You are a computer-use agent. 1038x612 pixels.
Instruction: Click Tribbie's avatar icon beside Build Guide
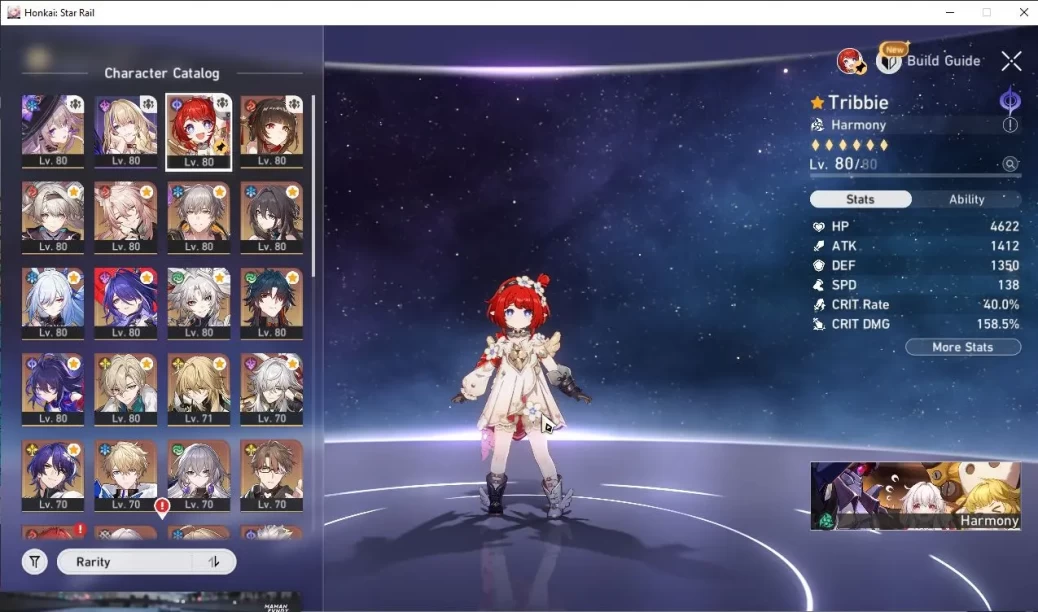[851, 61]
